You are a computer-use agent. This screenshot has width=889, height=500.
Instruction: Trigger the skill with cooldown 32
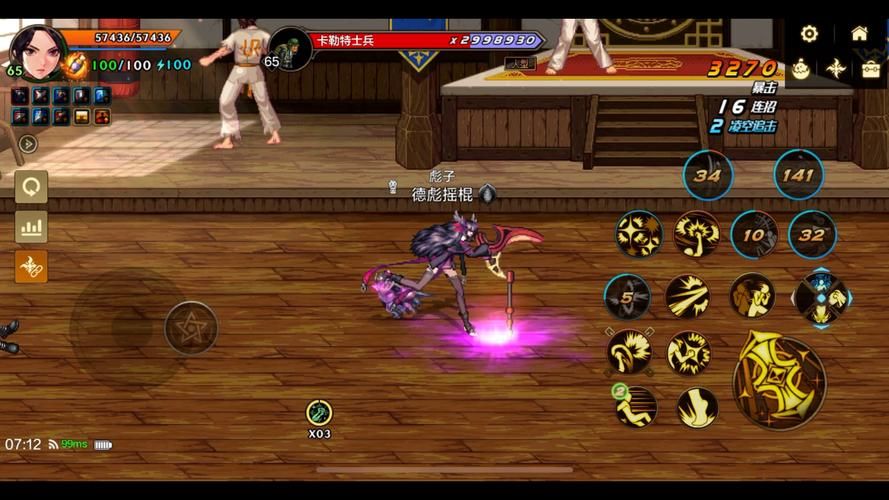[812, 236]
